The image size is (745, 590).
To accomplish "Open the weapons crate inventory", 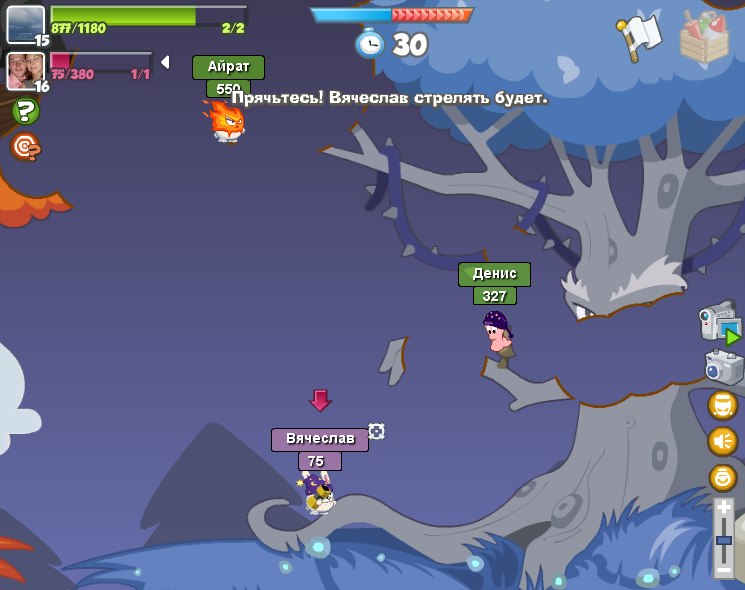I will point(704,36).
